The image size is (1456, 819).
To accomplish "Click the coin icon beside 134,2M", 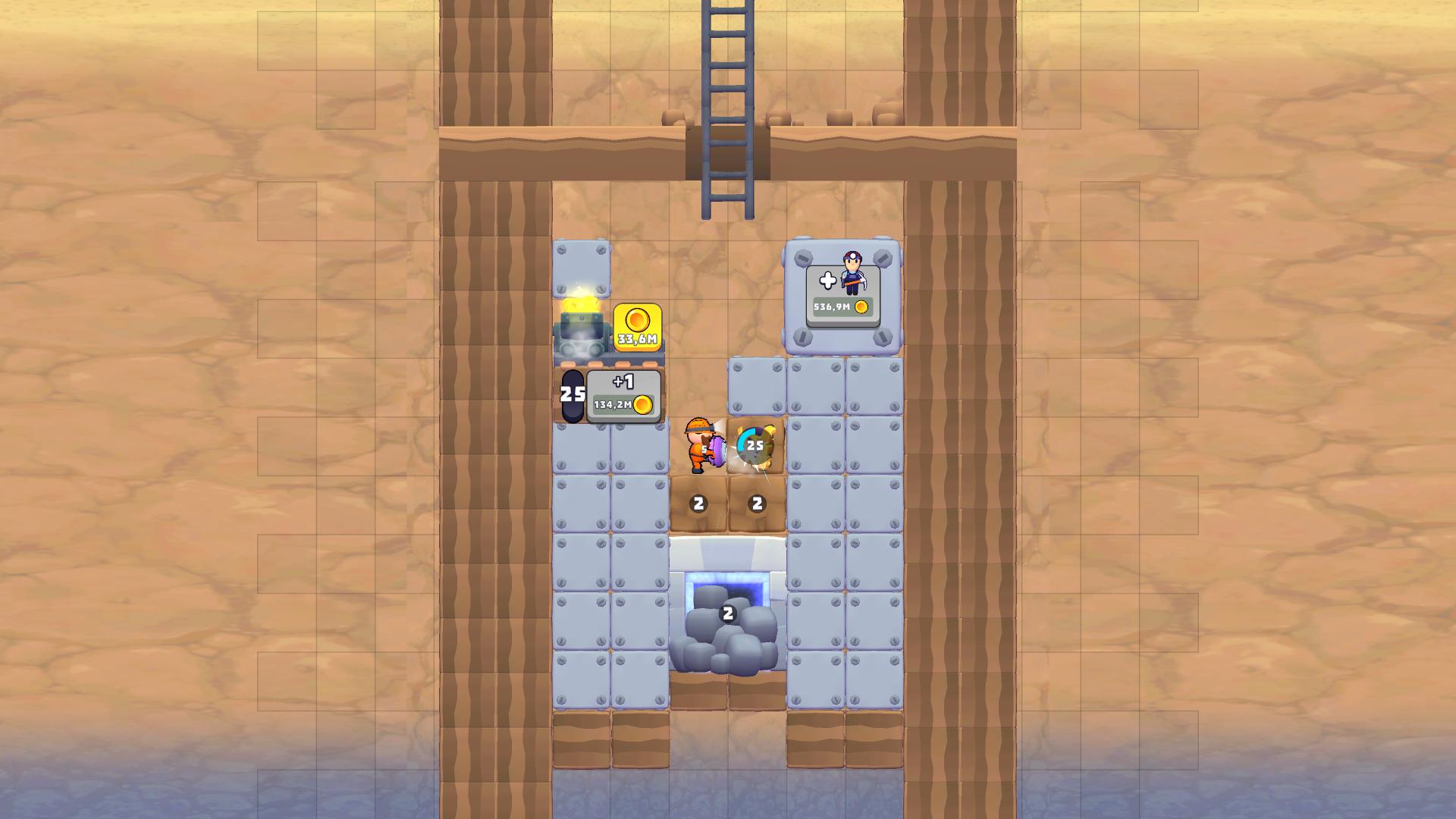I will click(643, 406).
